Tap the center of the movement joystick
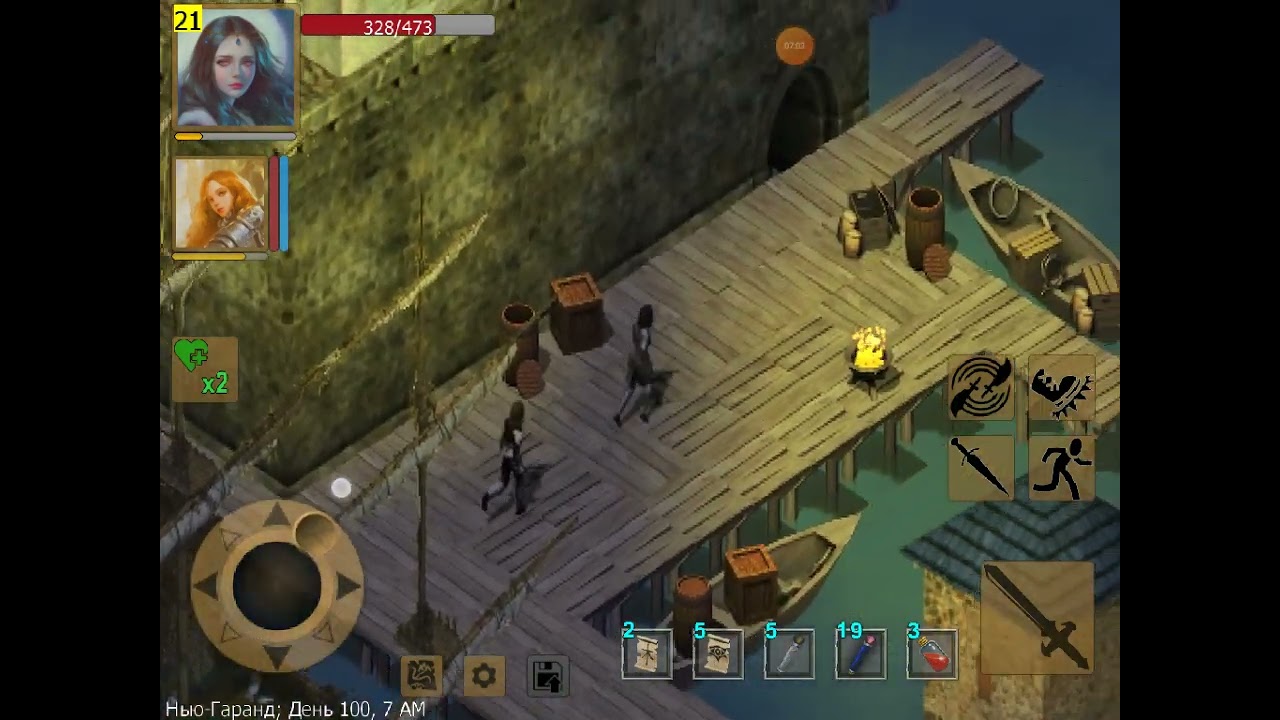1280x720 pixels. (277, 587)
